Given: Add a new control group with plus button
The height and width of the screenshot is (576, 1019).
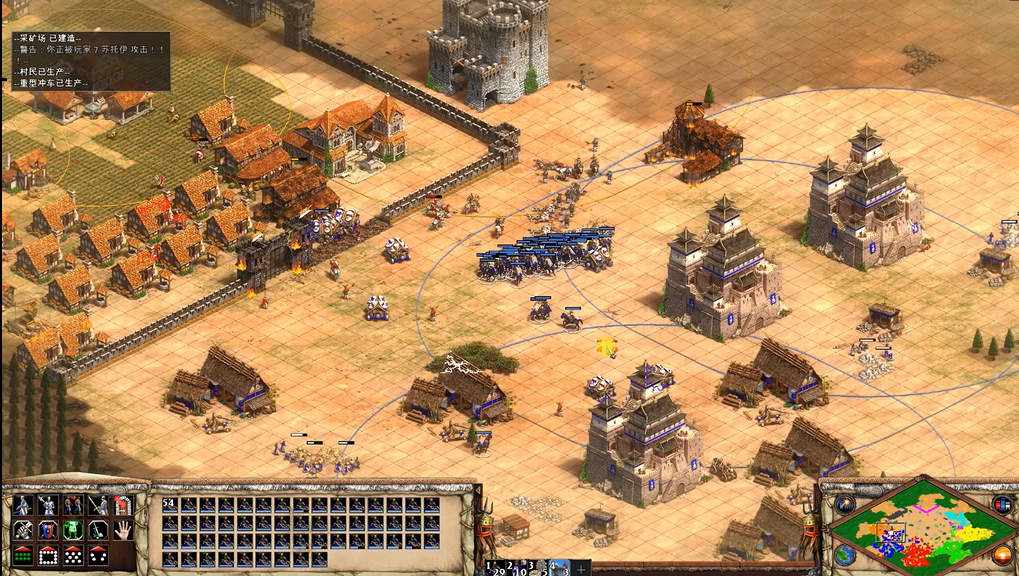Looking at the screenshot, I should click(581, 568).
